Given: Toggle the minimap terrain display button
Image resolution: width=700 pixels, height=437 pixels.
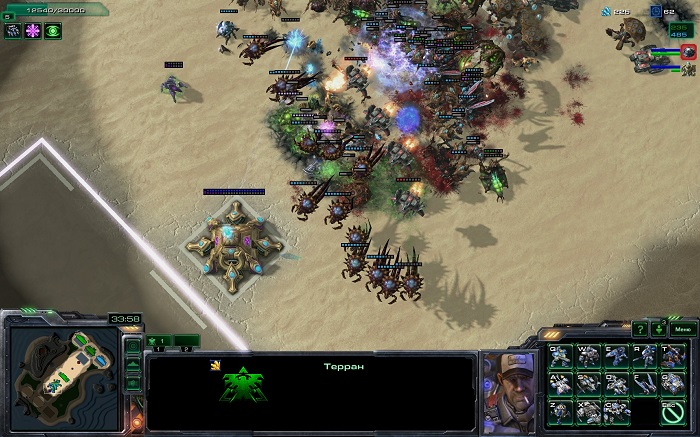Looking at the screenshot, I should (x=132, y=364).
